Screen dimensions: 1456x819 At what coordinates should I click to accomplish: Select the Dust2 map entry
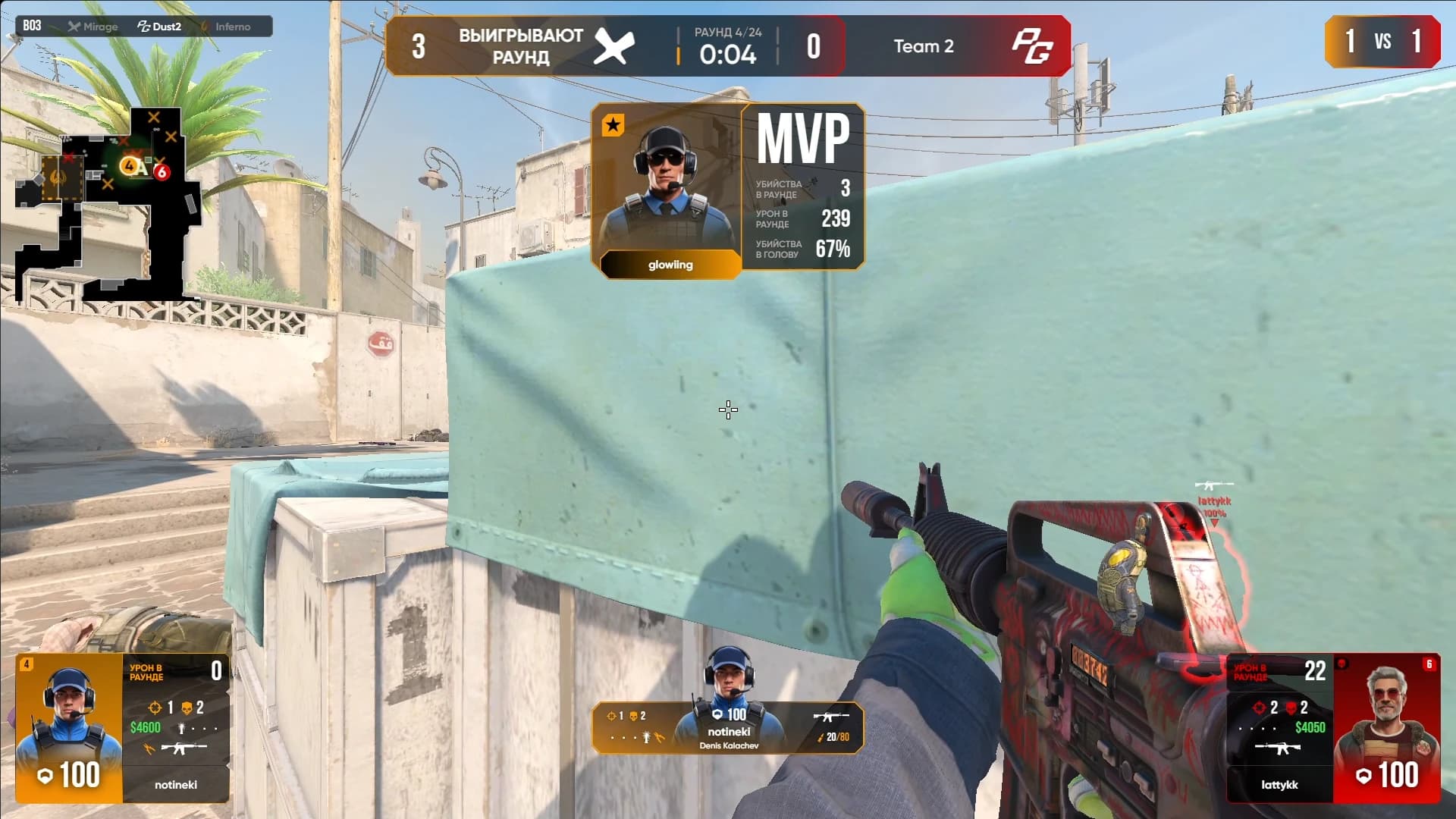pyautogui.click(x=160, y=27)
